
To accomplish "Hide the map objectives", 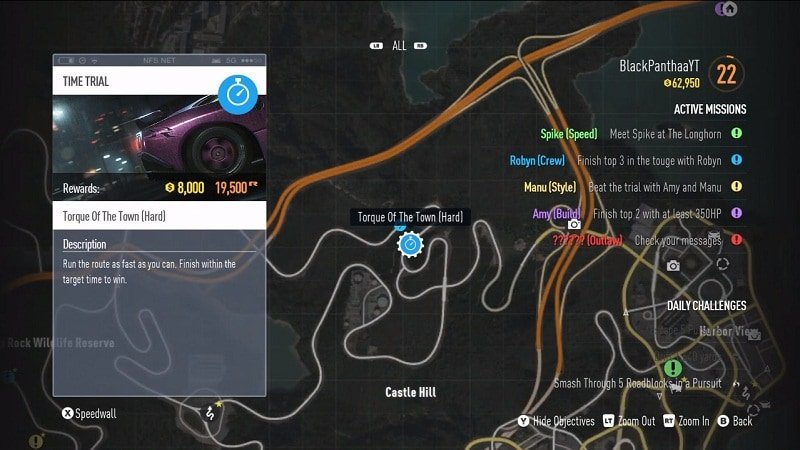I will (557, 422).
